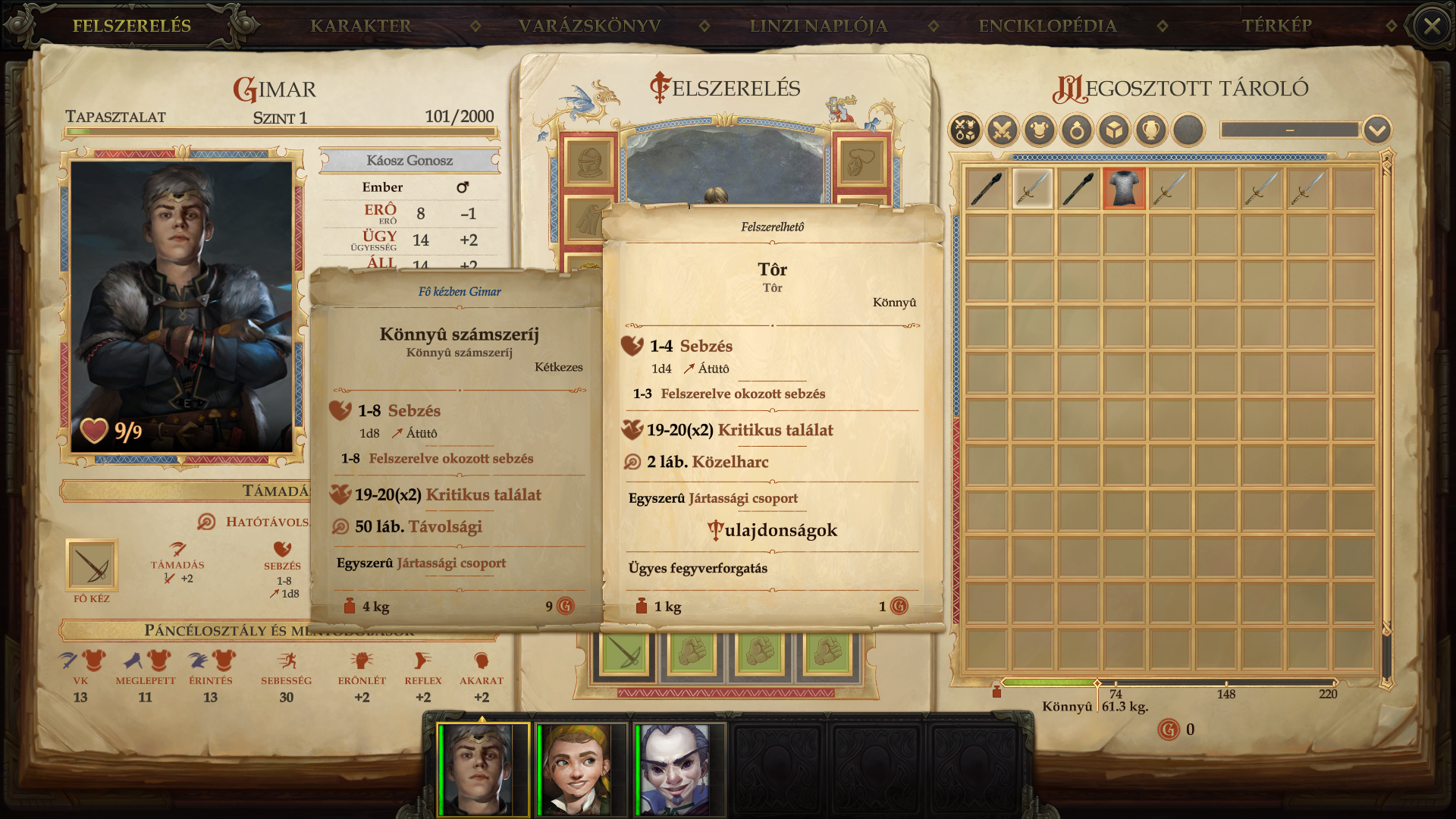Show all item types filter
This screenshot has height=819, width=1456.
pos(965,130)
